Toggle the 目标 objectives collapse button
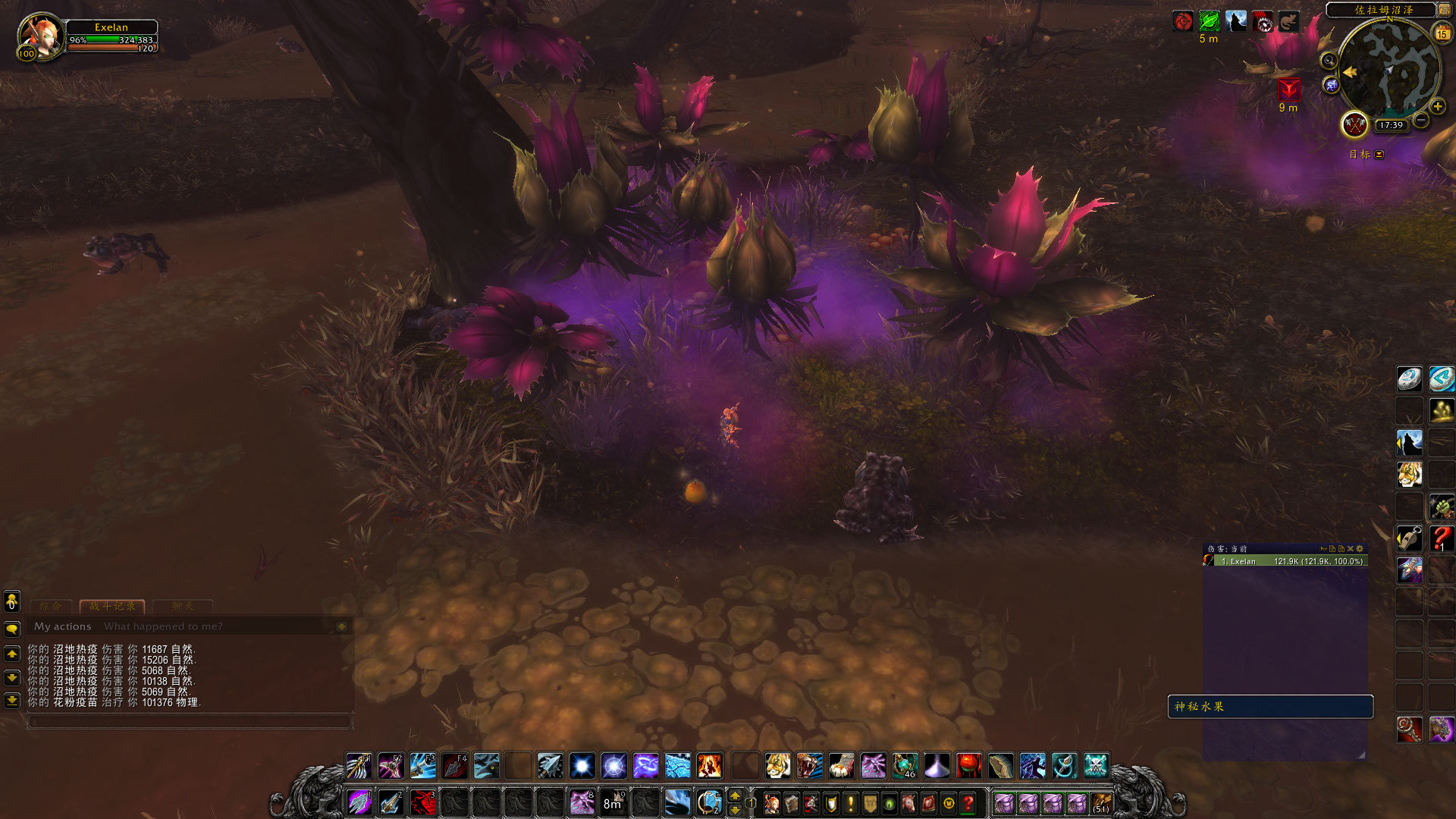 click(1379, 155)
